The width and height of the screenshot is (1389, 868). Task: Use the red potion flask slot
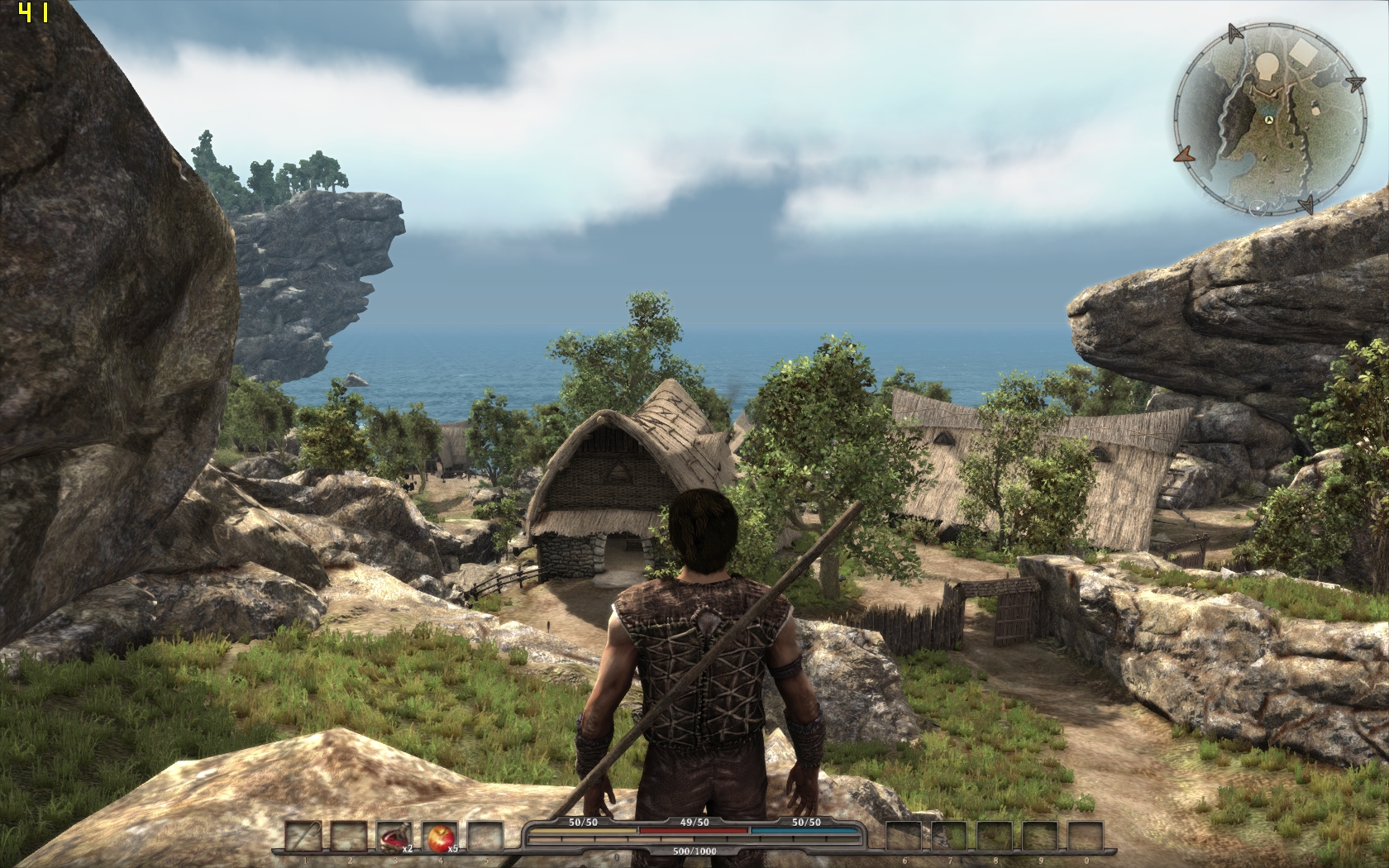394,837
